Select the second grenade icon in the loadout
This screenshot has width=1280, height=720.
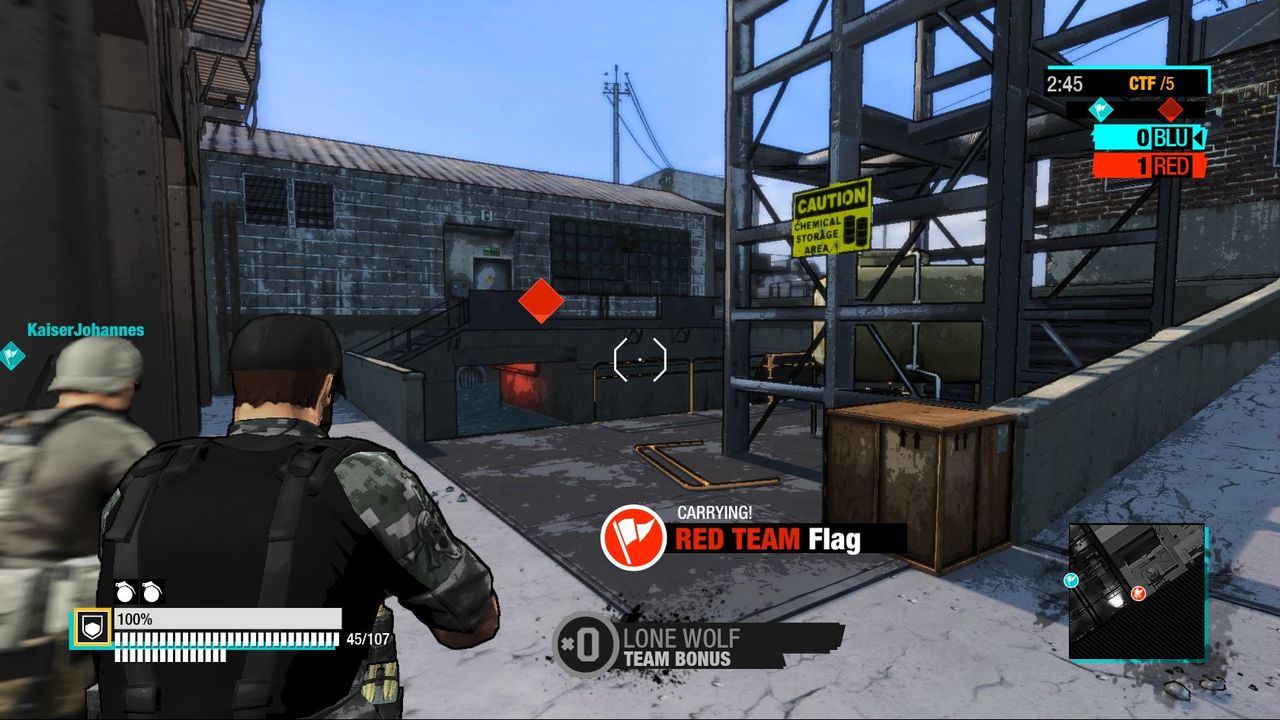pos(153,592)
